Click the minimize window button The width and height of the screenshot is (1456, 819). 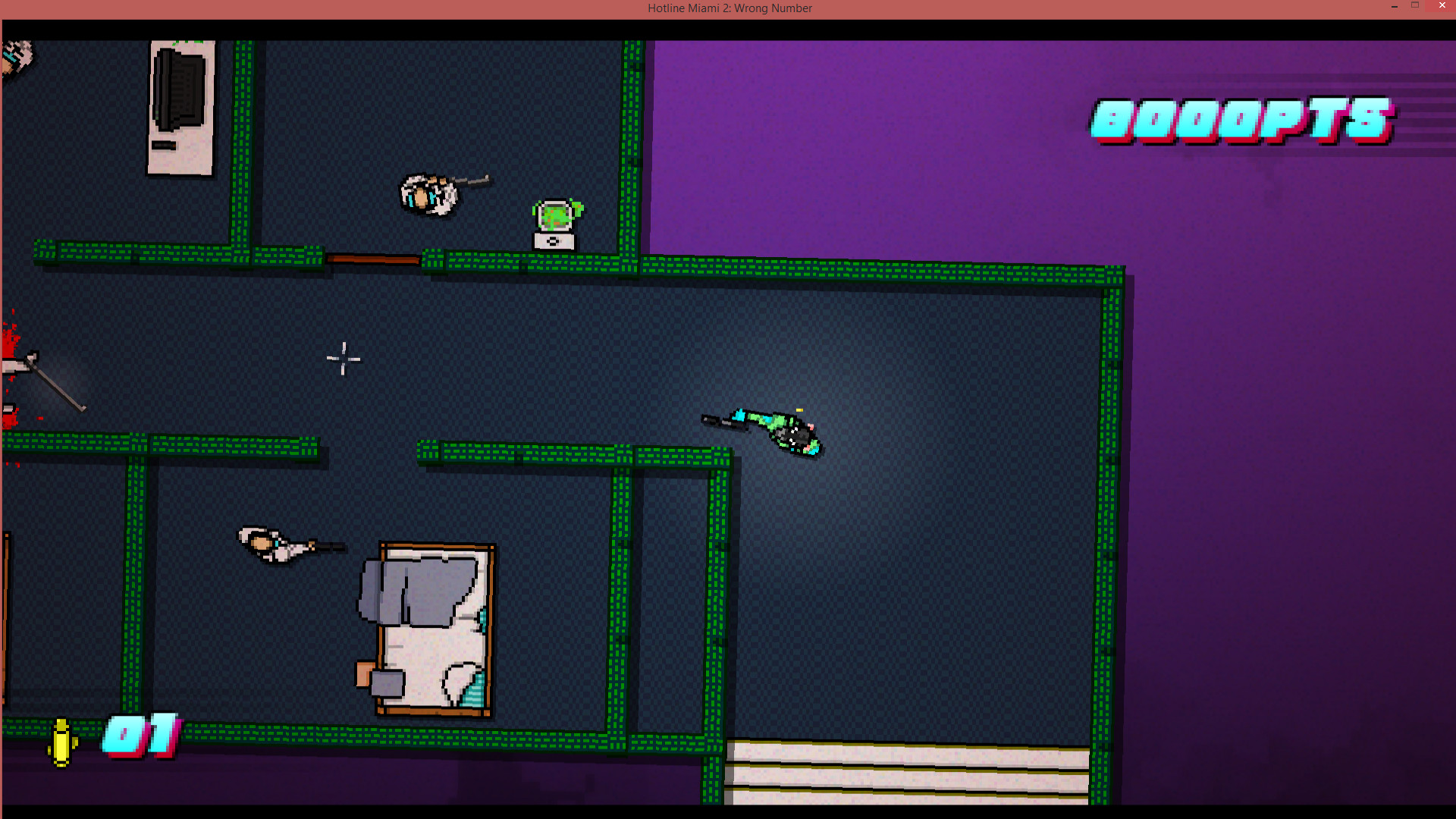click(x=1394, y=5)
